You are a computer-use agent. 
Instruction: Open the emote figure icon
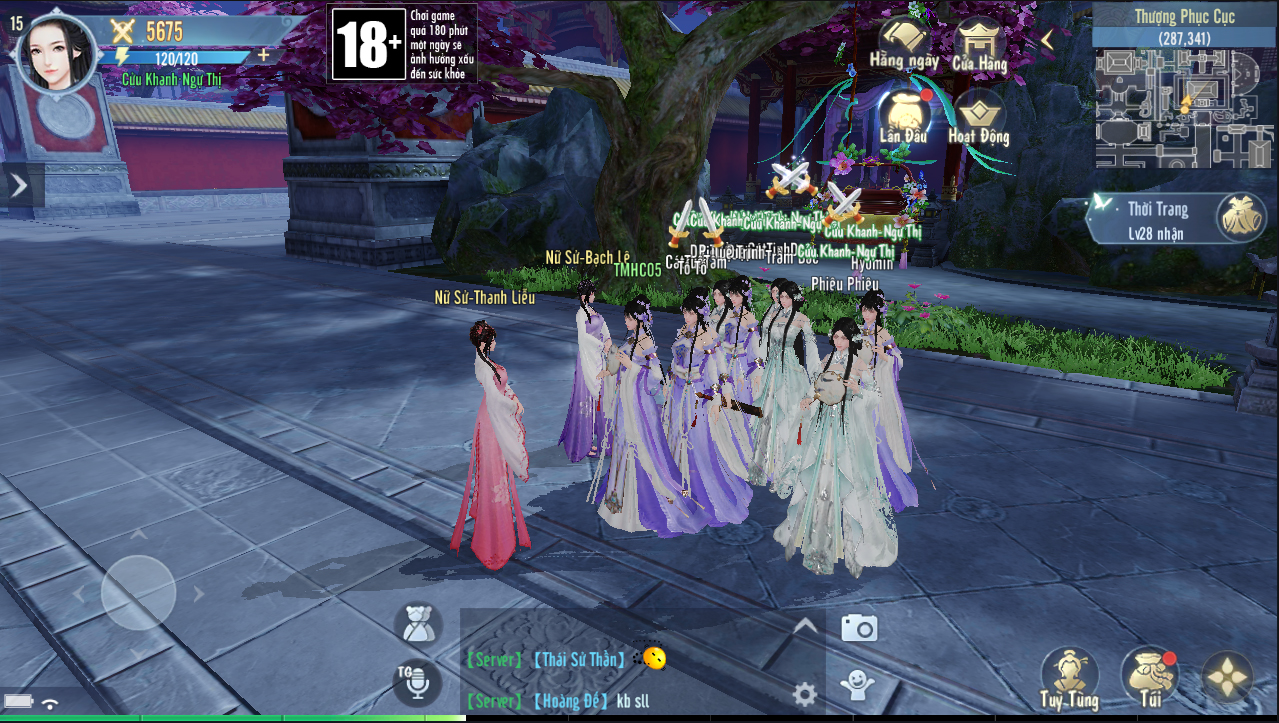pos(856,684)
